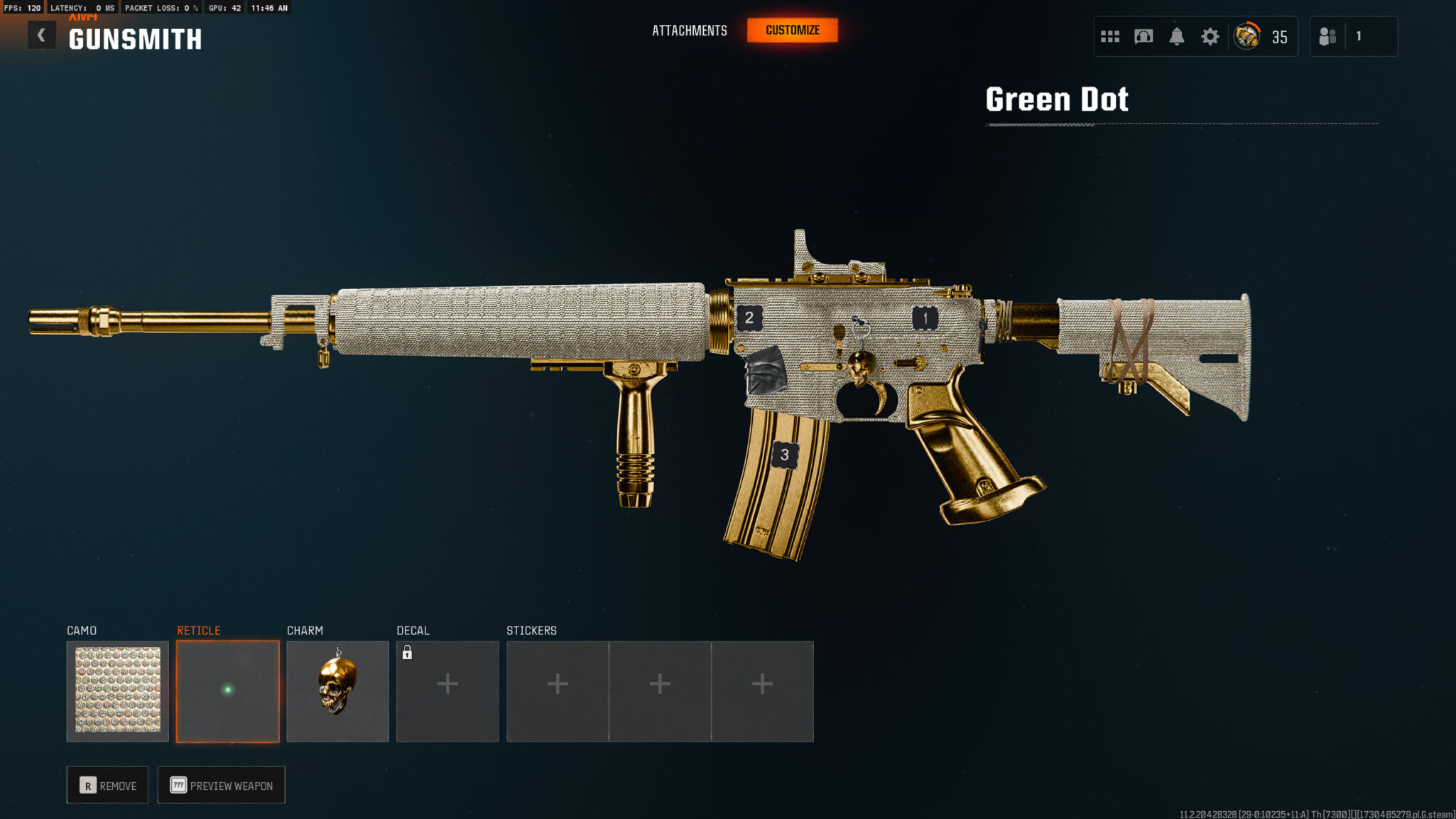This screenshot has width=1456, height=819.
Task: Select the Green Dot reticle slot
Action: coord(228,690)
